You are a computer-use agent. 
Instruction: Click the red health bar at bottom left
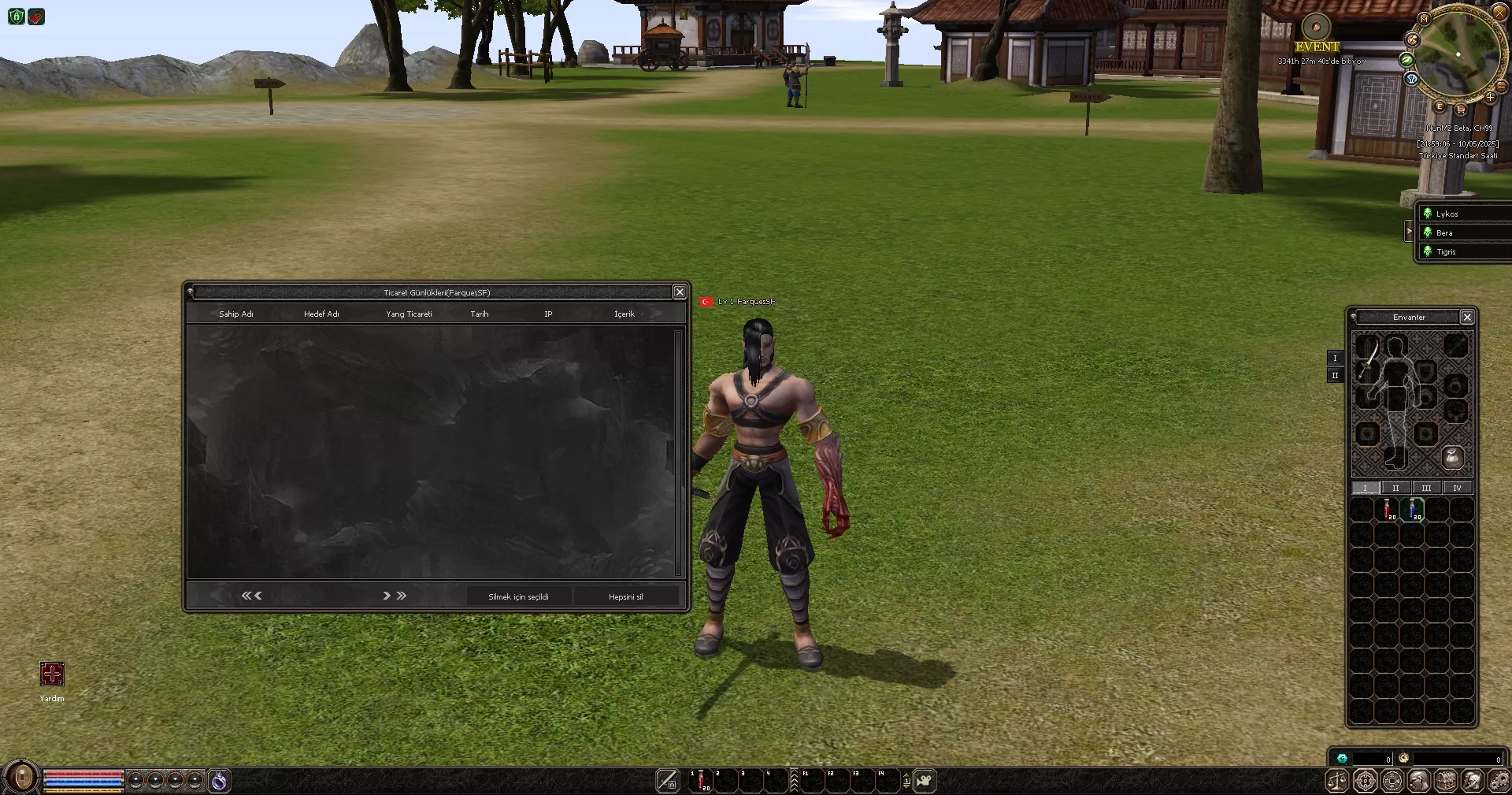(x=83, y=773)
